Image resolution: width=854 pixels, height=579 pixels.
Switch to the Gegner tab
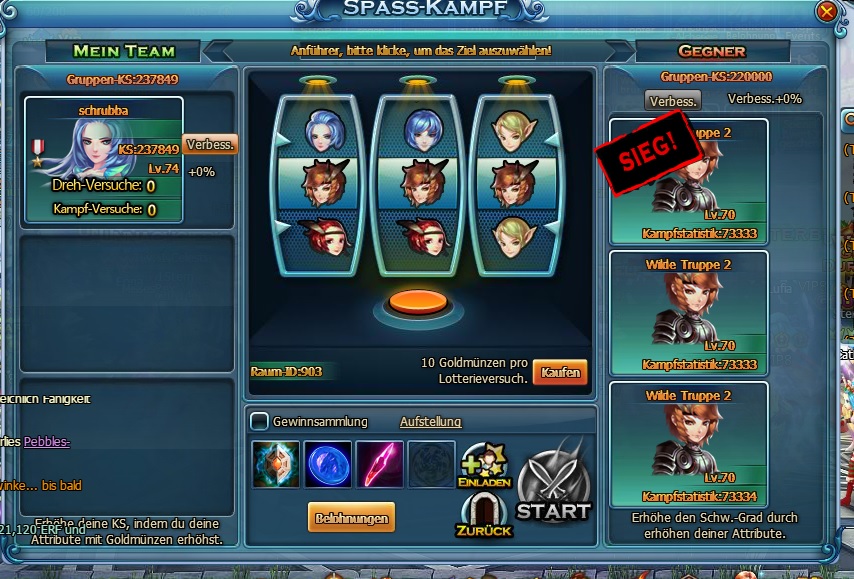coord(711,51)
